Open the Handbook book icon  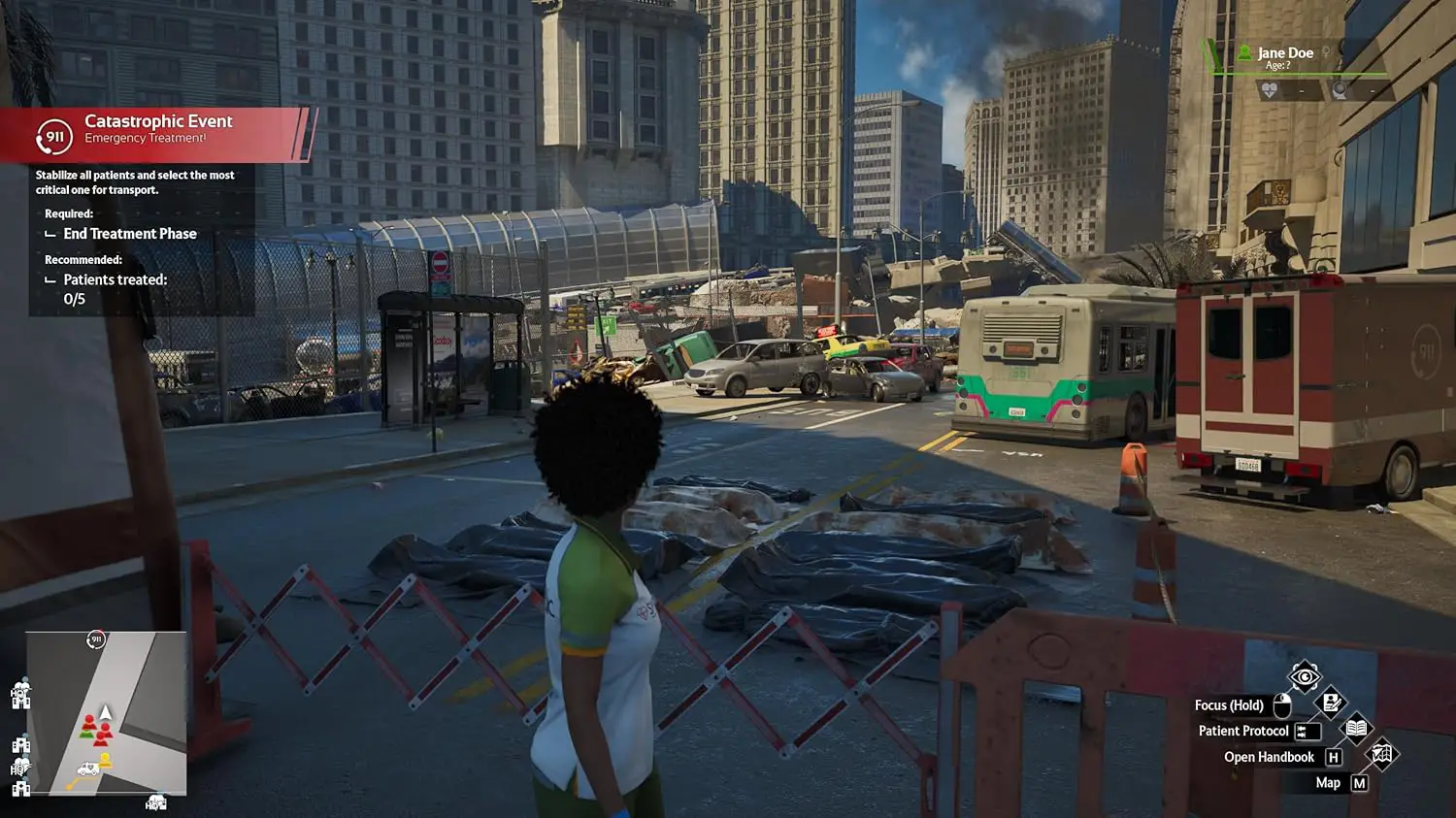pos(1356,729)
